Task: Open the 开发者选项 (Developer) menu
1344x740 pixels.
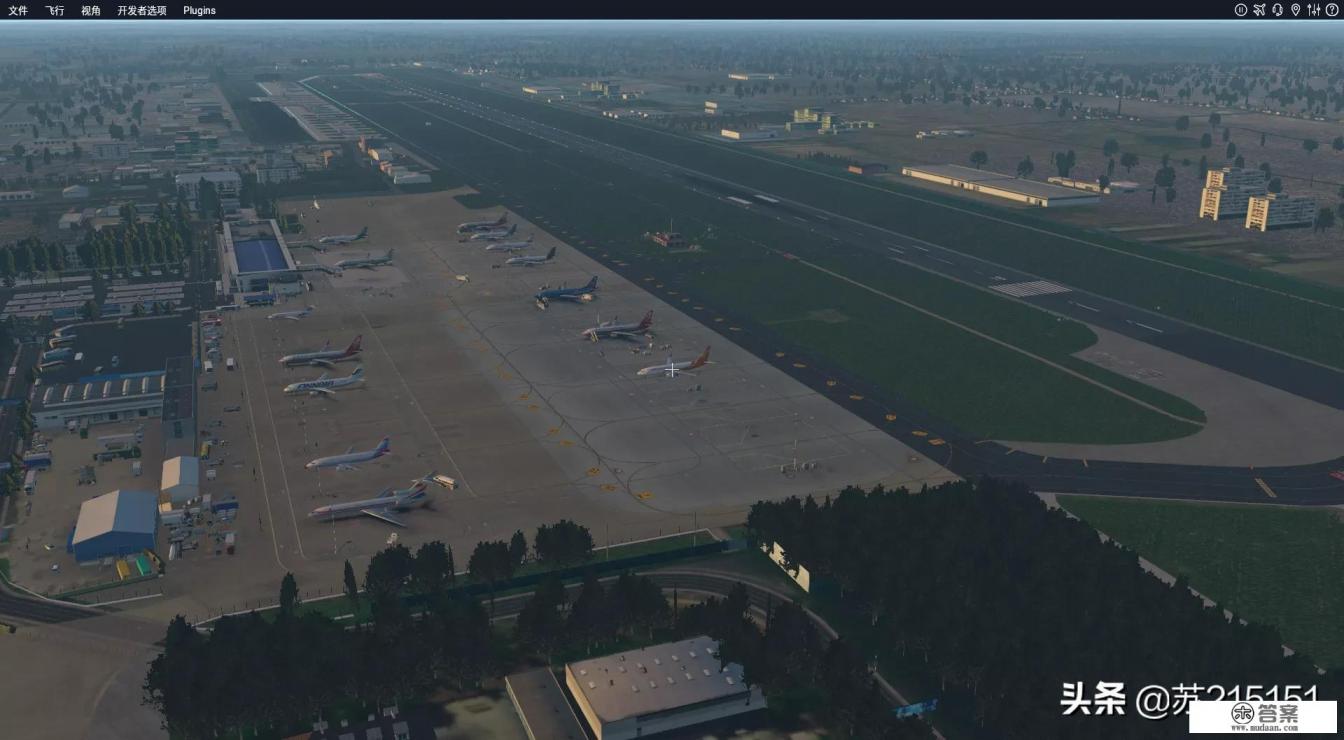Action: (x=142, y=10)
